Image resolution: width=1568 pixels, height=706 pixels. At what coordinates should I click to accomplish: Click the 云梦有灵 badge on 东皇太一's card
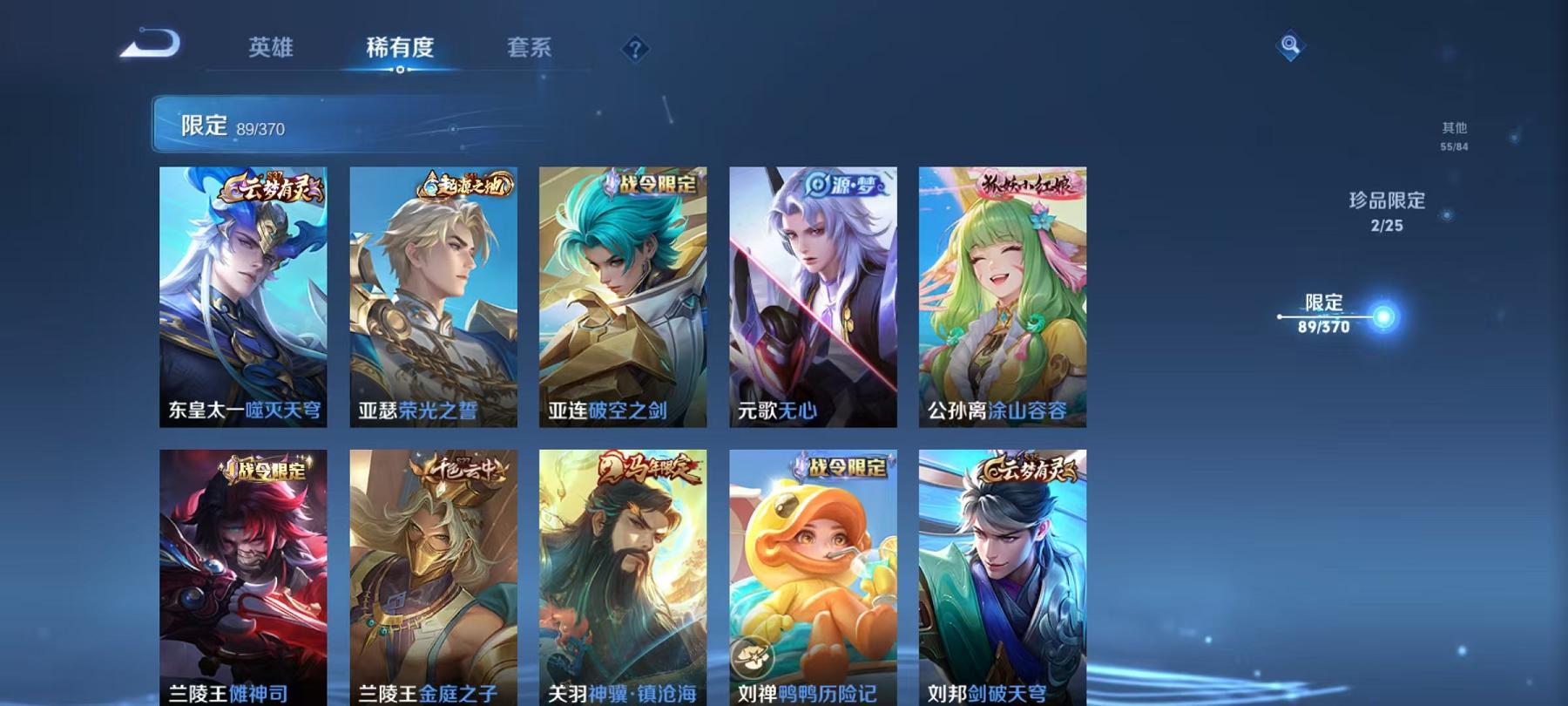(x=272, y=186)
